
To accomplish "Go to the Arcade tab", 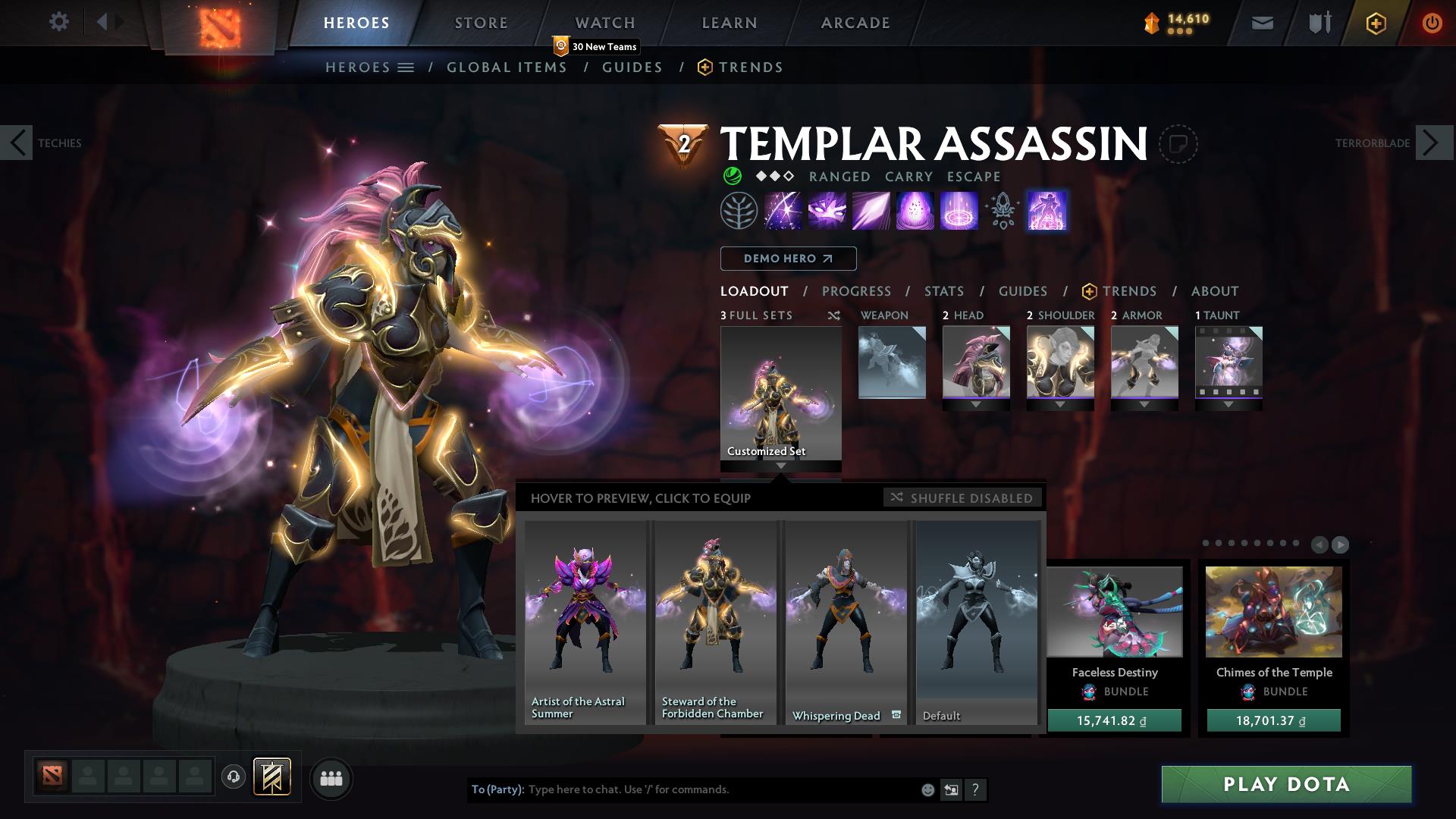I will coord(855,23).
